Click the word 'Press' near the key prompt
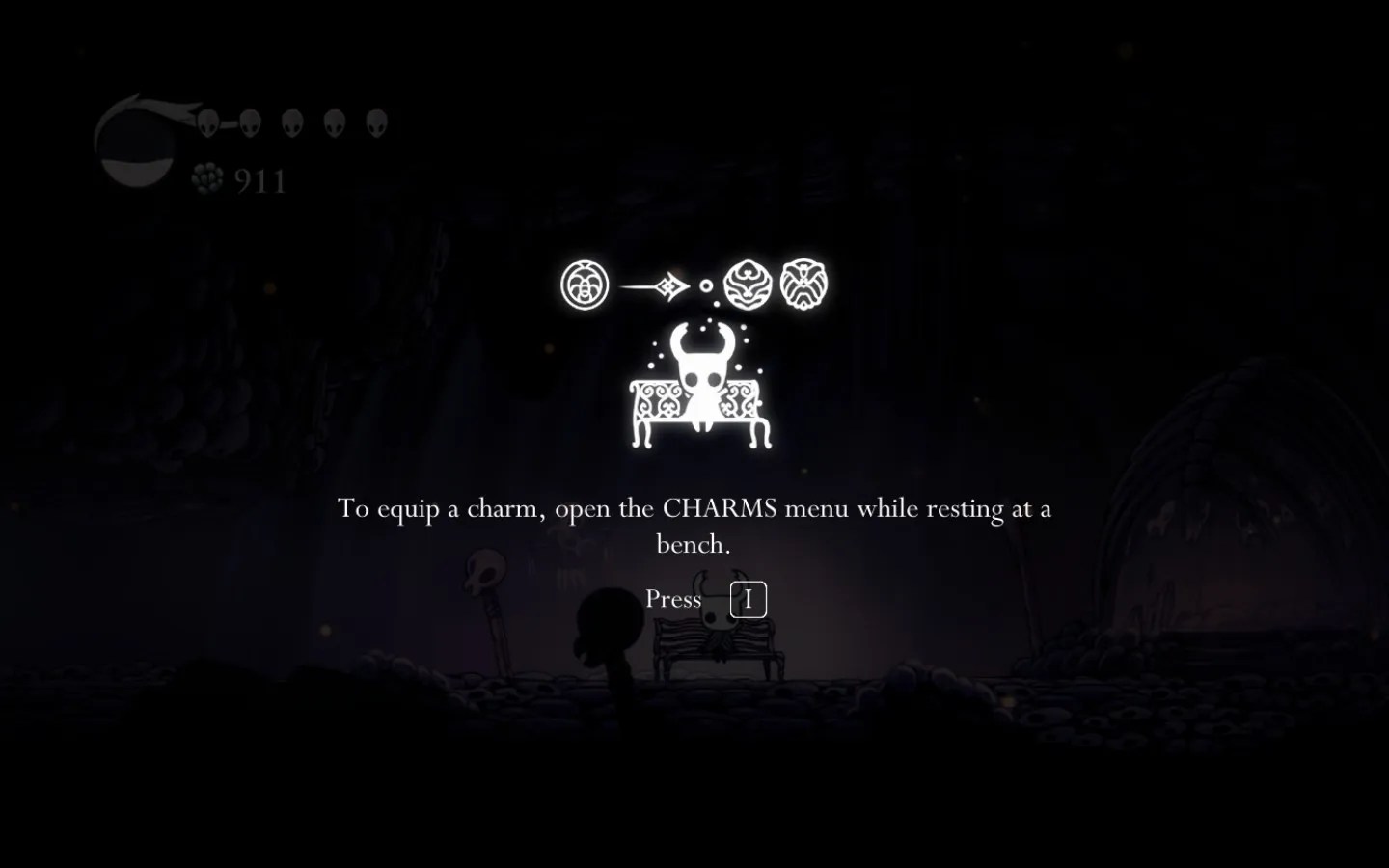Screen dimensions: 1389x868 click(x=675, y=599)
